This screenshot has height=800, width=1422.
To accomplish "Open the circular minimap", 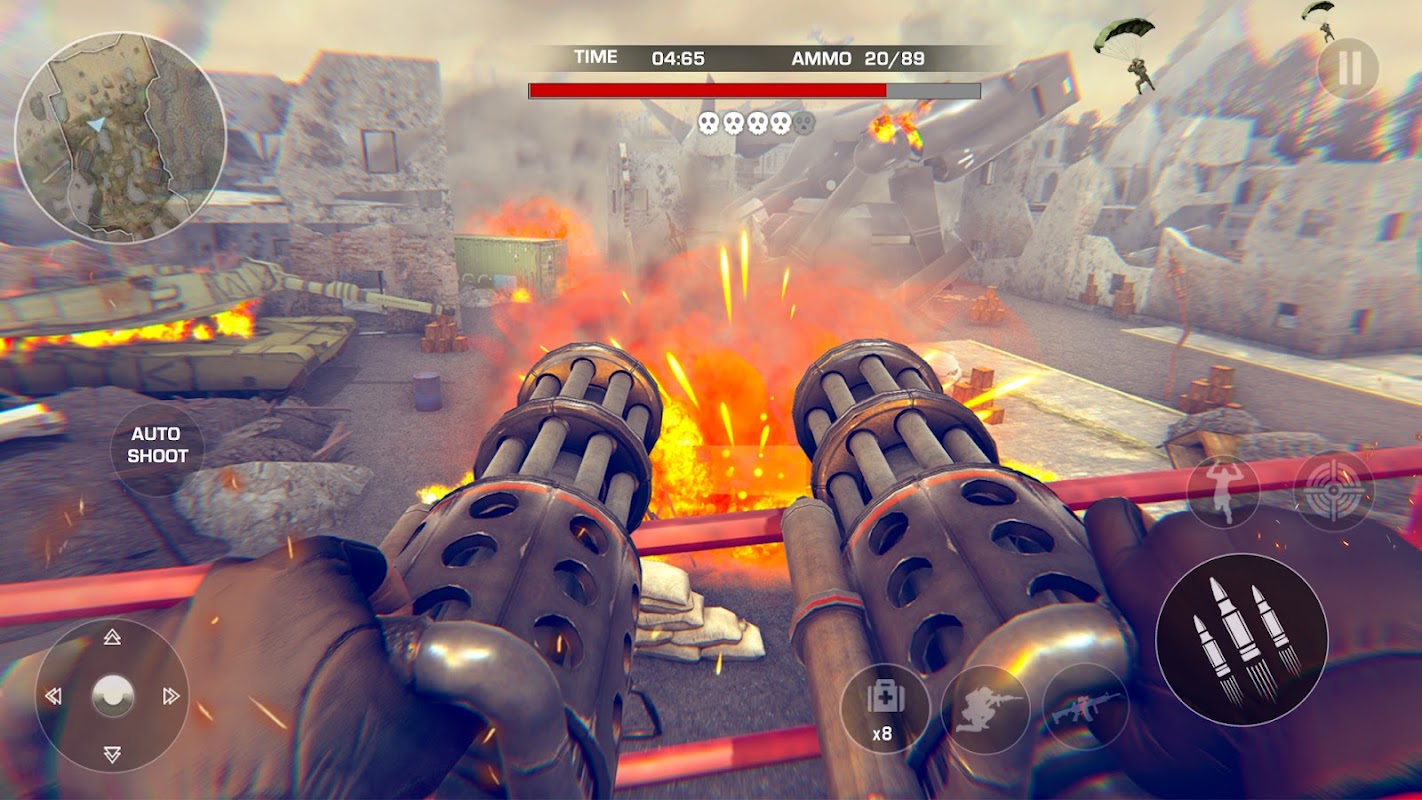I will tap(120, 138).
